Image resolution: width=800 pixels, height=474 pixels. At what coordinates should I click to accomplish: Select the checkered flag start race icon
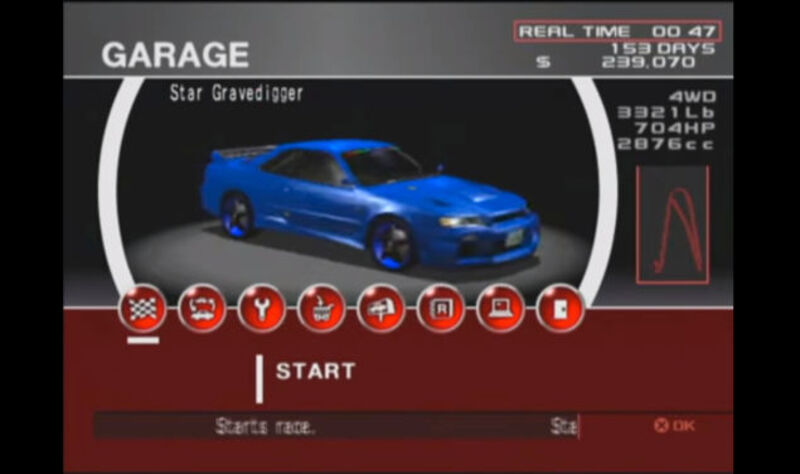pyautogui.click(x=142, y=309)
